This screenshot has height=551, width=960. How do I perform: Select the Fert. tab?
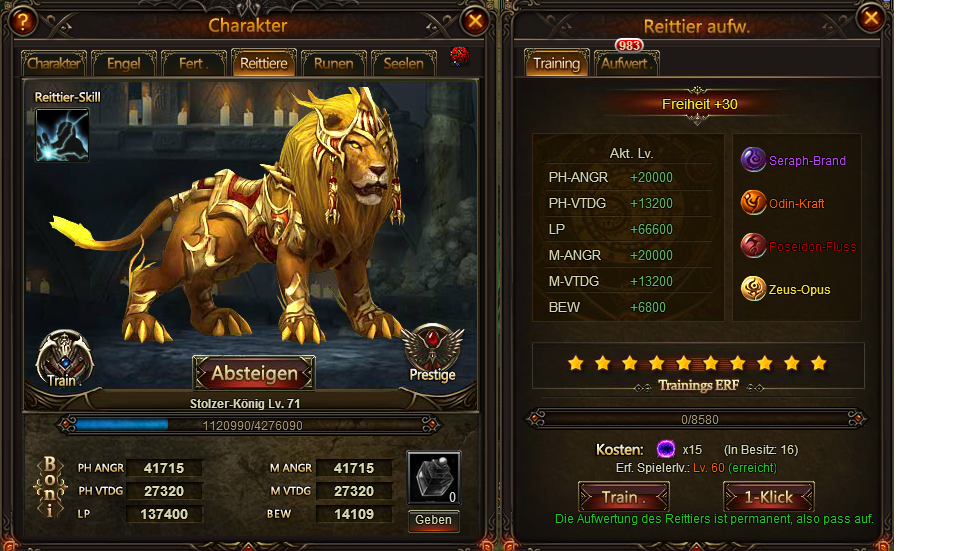click(x=194, y=63)
